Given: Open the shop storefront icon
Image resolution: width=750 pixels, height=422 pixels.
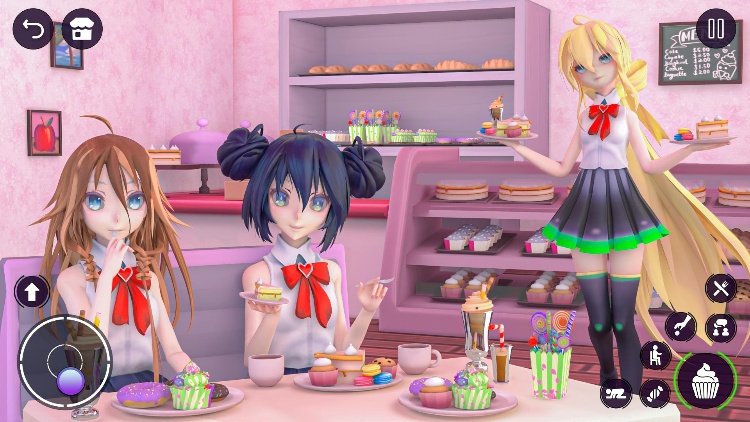Looking at the screenshot, I should tap(82, 28).
